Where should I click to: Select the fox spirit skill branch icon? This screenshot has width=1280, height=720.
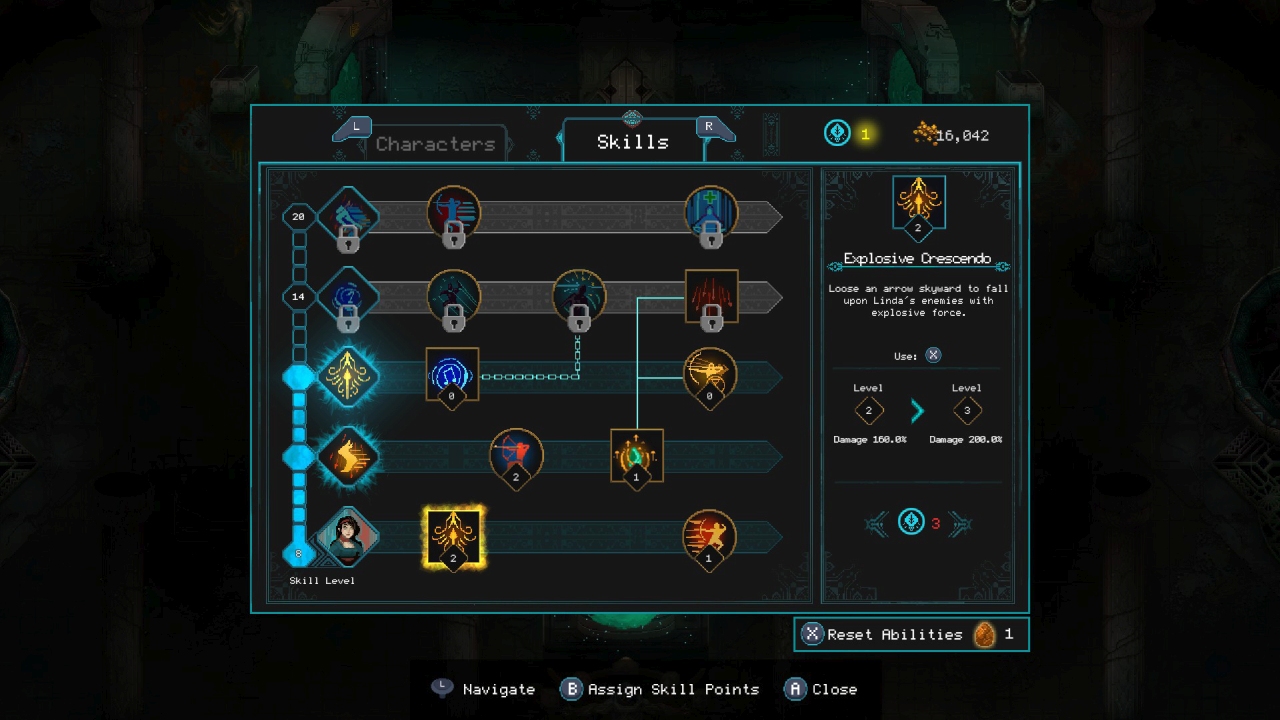[x=347, y=458]
